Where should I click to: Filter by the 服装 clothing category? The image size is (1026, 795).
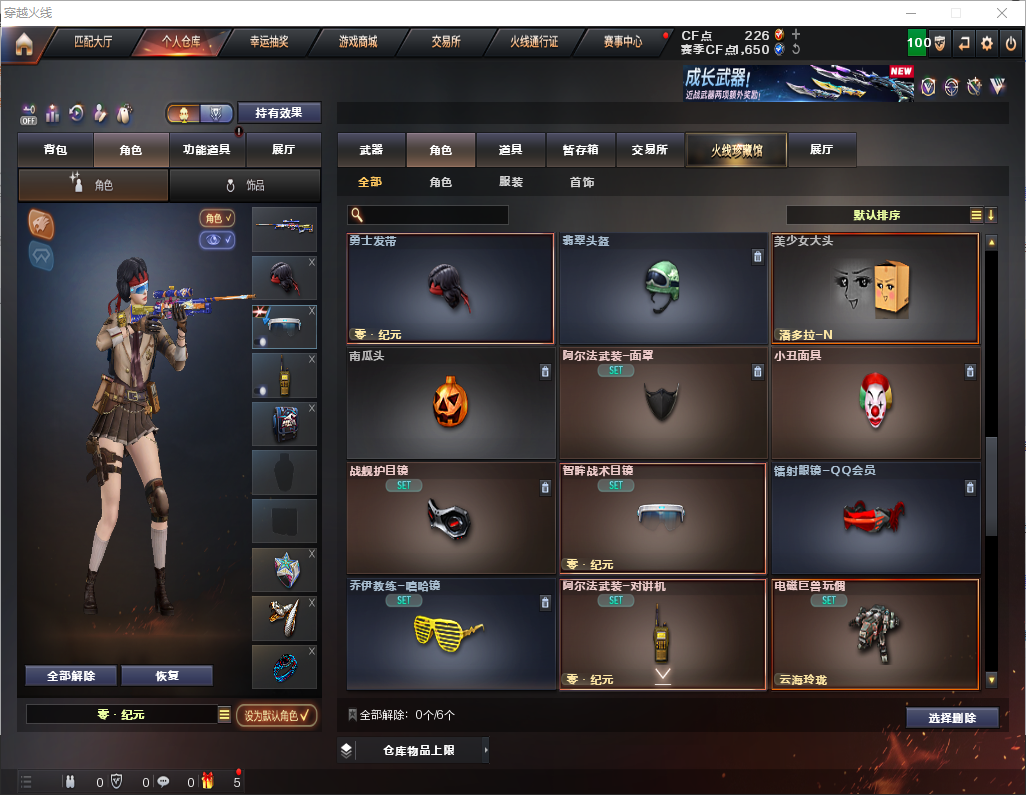[511, 183]
